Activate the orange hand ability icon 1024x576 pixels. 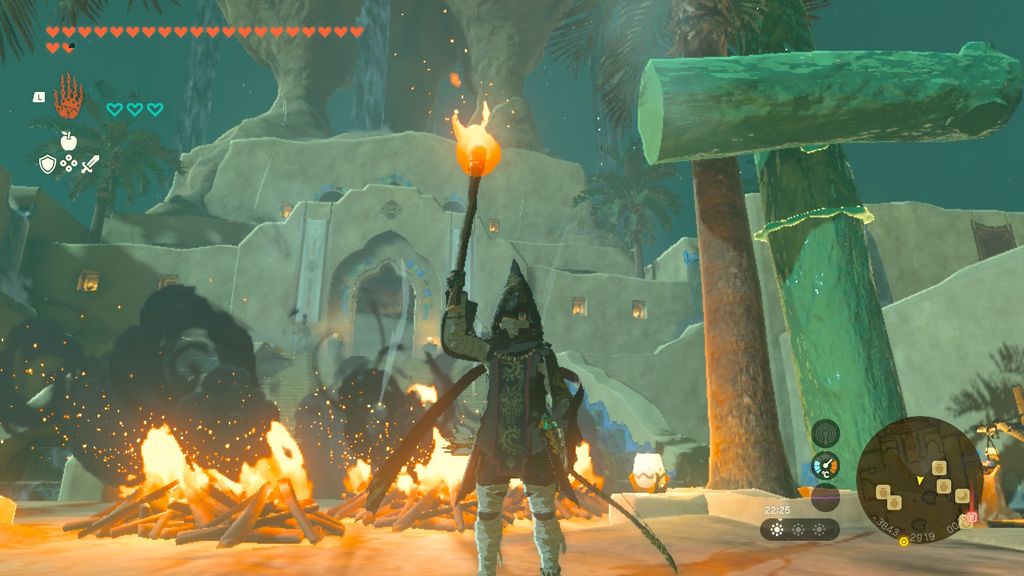click(x=68, y=95)
